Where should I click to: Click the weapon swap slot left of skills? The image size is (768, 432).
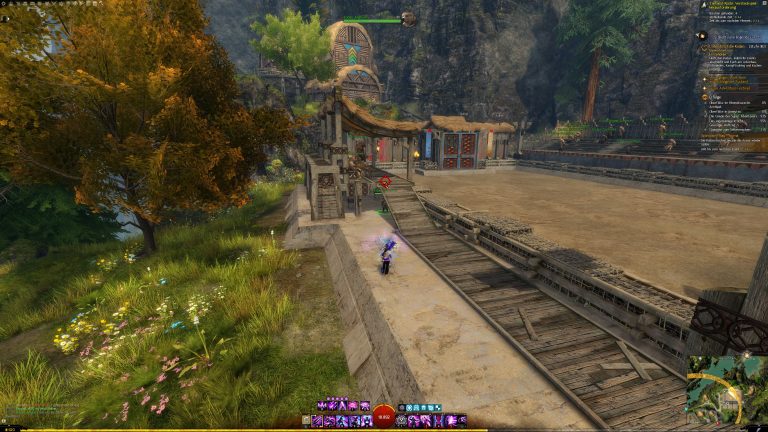click(x=305, y=421)
